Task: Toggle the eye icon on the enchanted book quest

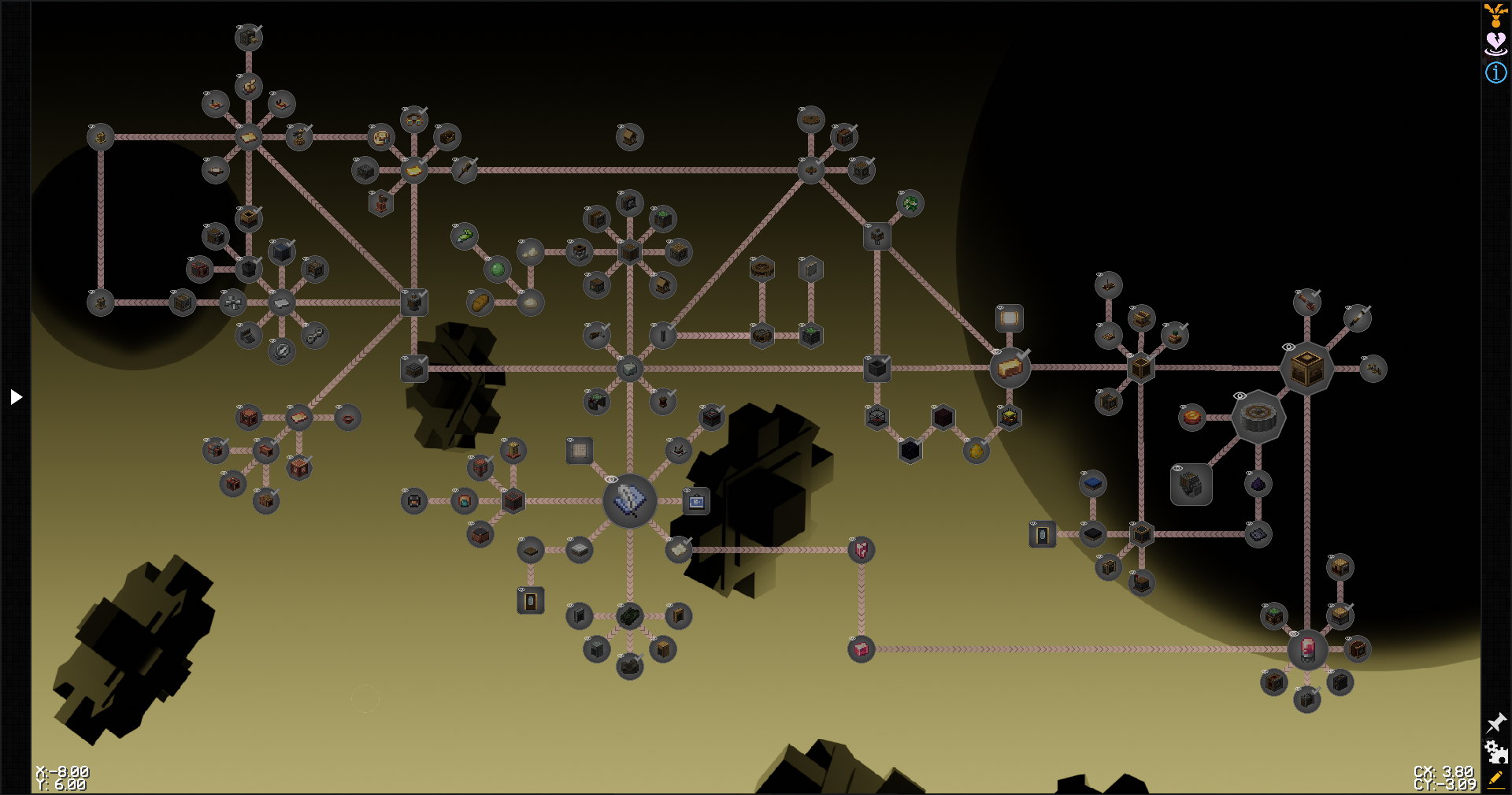Action: click(x=612, y=479)
